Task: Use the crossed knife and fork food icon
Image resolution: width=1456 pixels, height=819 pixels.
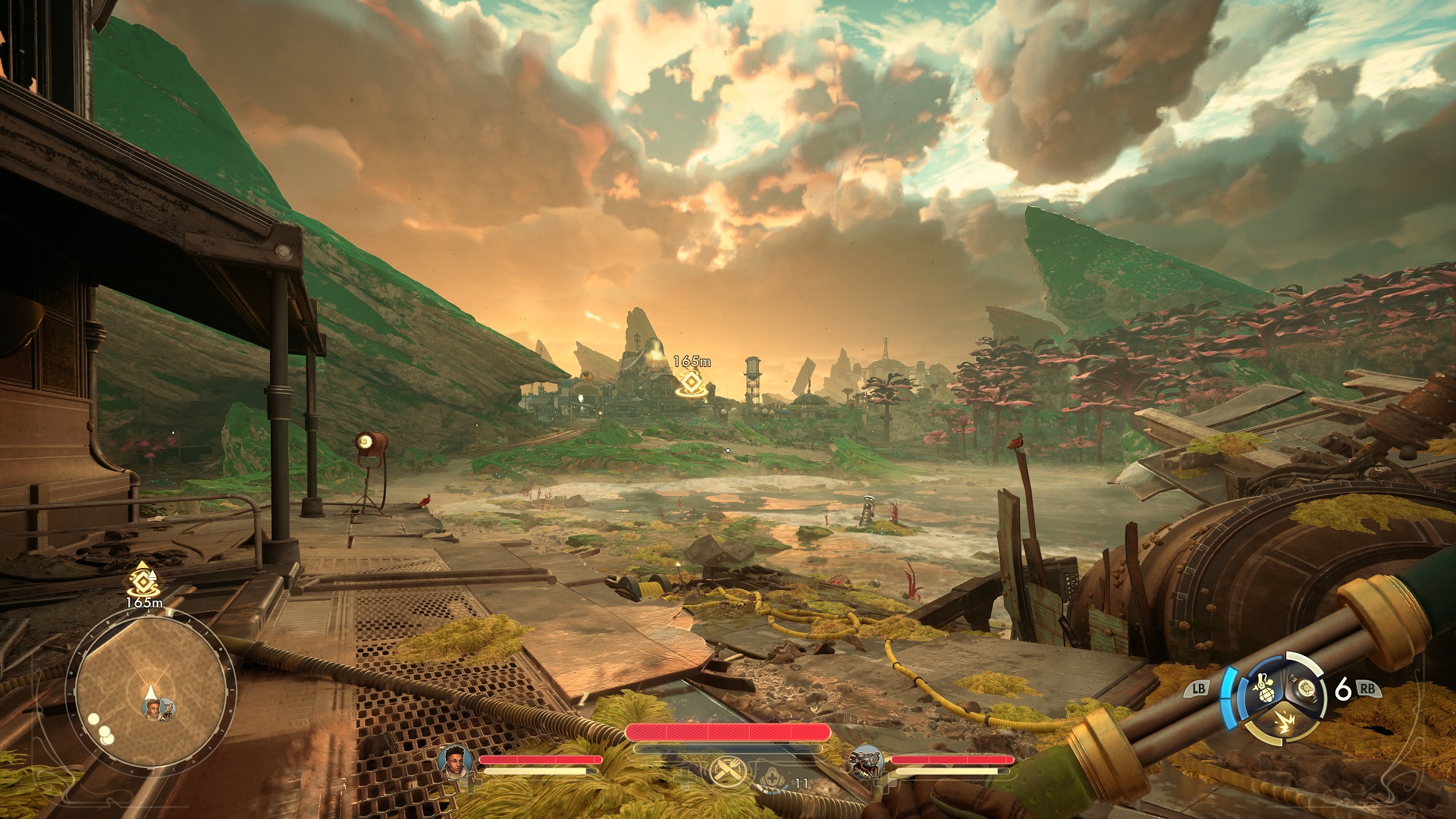Action: (726, 773)
